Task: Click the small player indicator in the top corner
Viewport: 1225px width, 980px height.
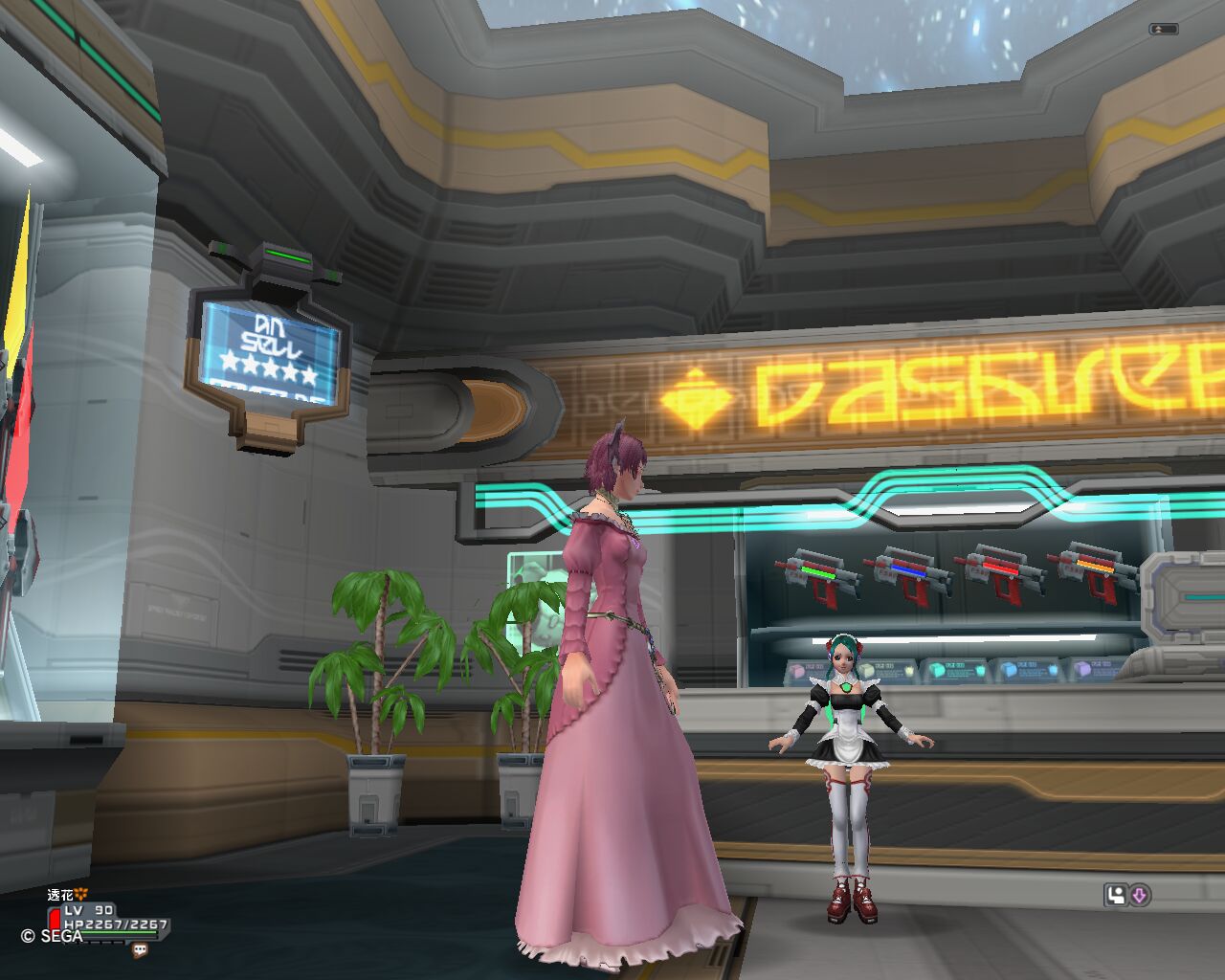Action: coord(1162,30)
